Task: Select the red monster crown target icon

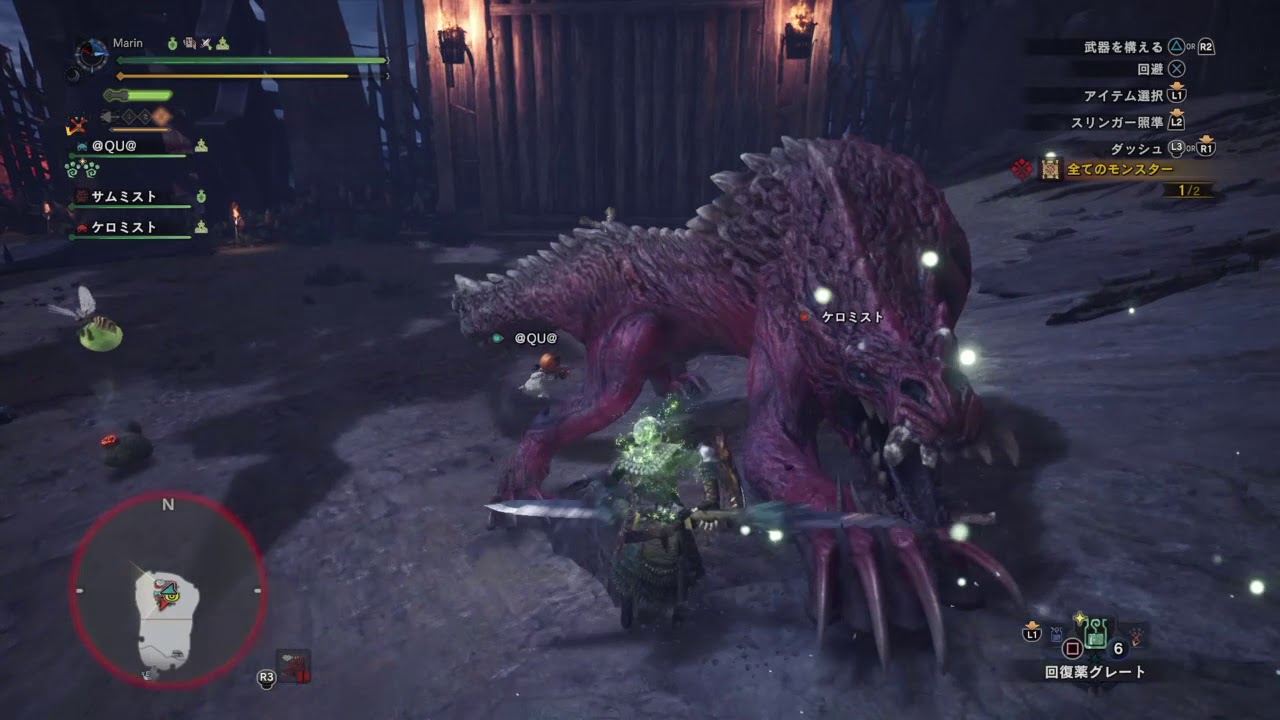Action: (x=1020, y=168)
